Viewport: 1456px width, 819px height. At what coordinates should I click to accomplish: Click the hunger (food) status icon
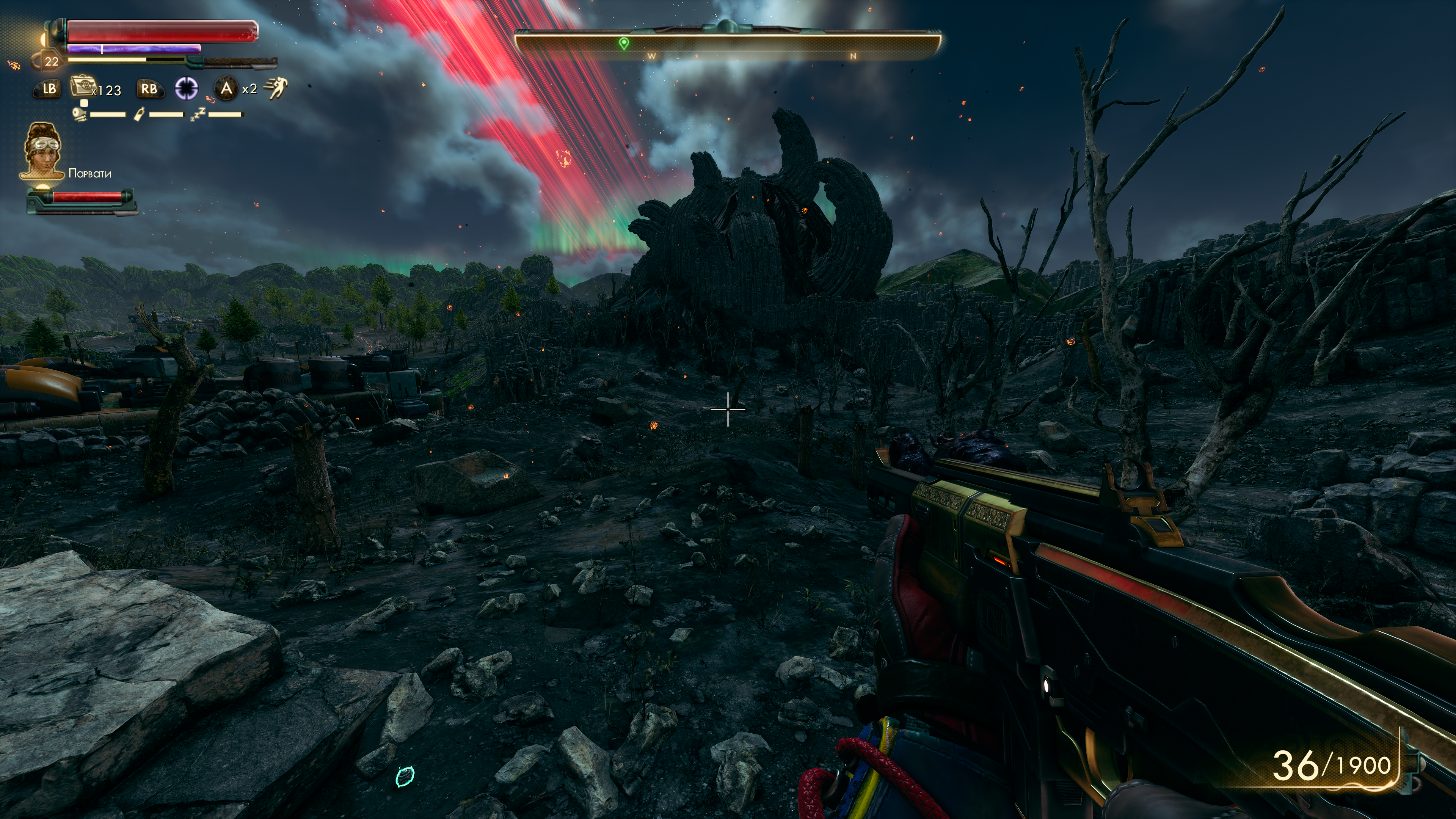point(80,114)
